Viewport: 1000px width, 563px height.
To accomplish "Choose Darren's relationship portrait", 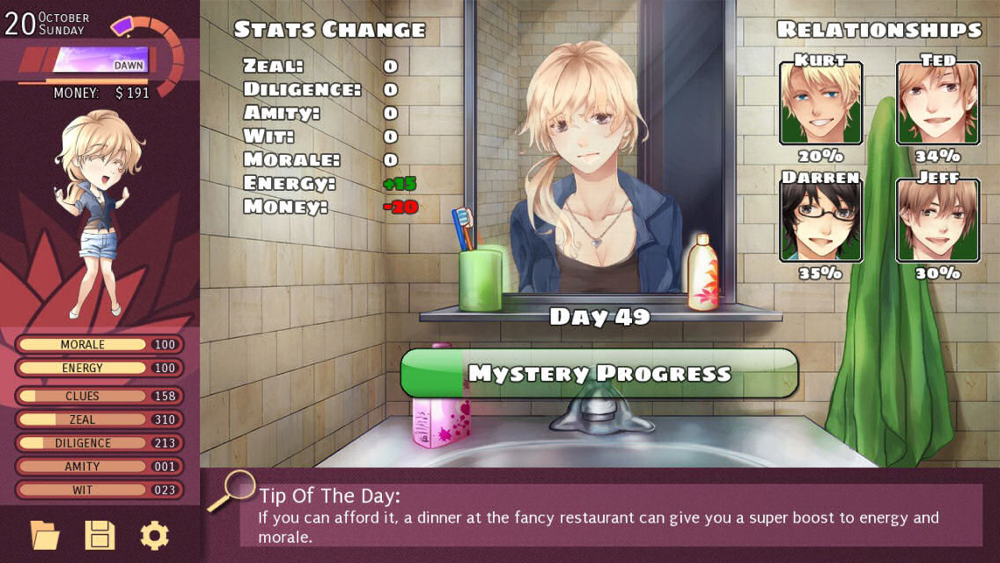I will tap(820, 220).
